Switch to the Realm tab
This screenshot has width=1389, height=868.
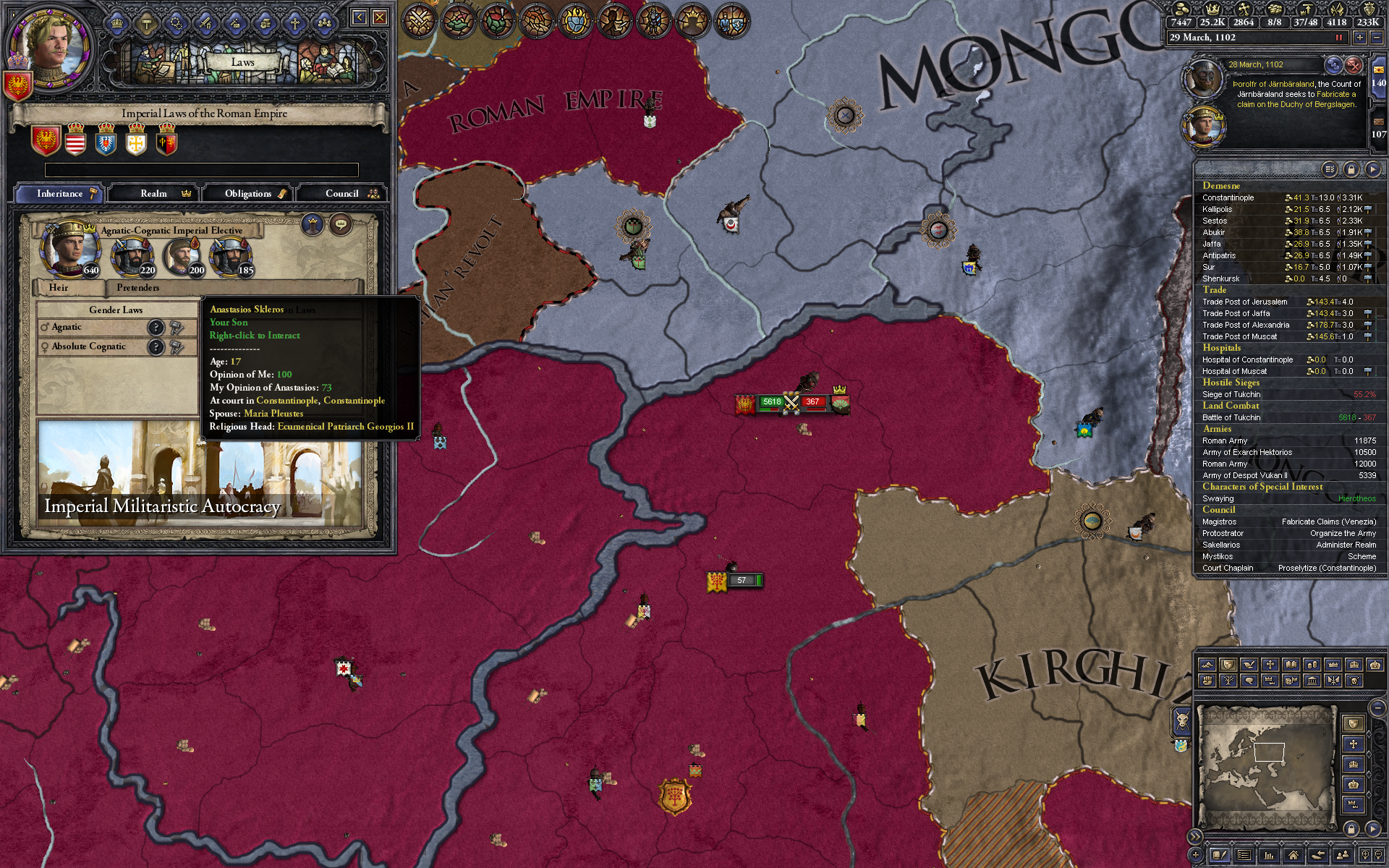[154, 193]
